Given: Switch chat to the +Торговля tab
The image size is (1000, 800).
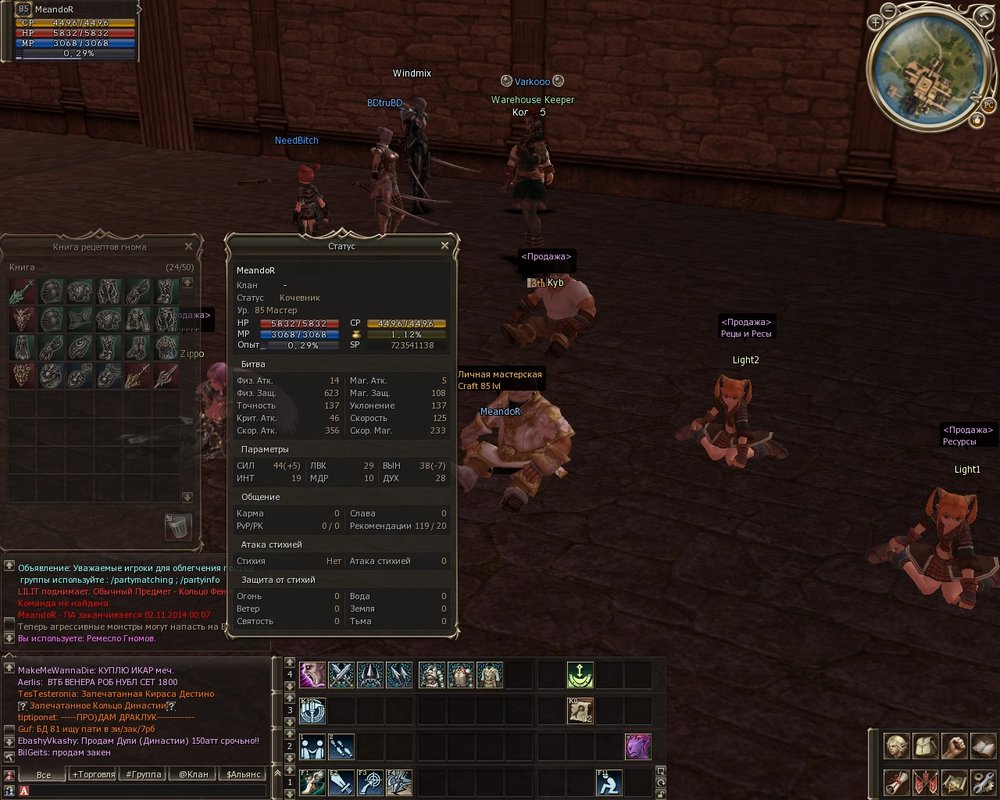Looking at the screenshot, I should (92, 774).
